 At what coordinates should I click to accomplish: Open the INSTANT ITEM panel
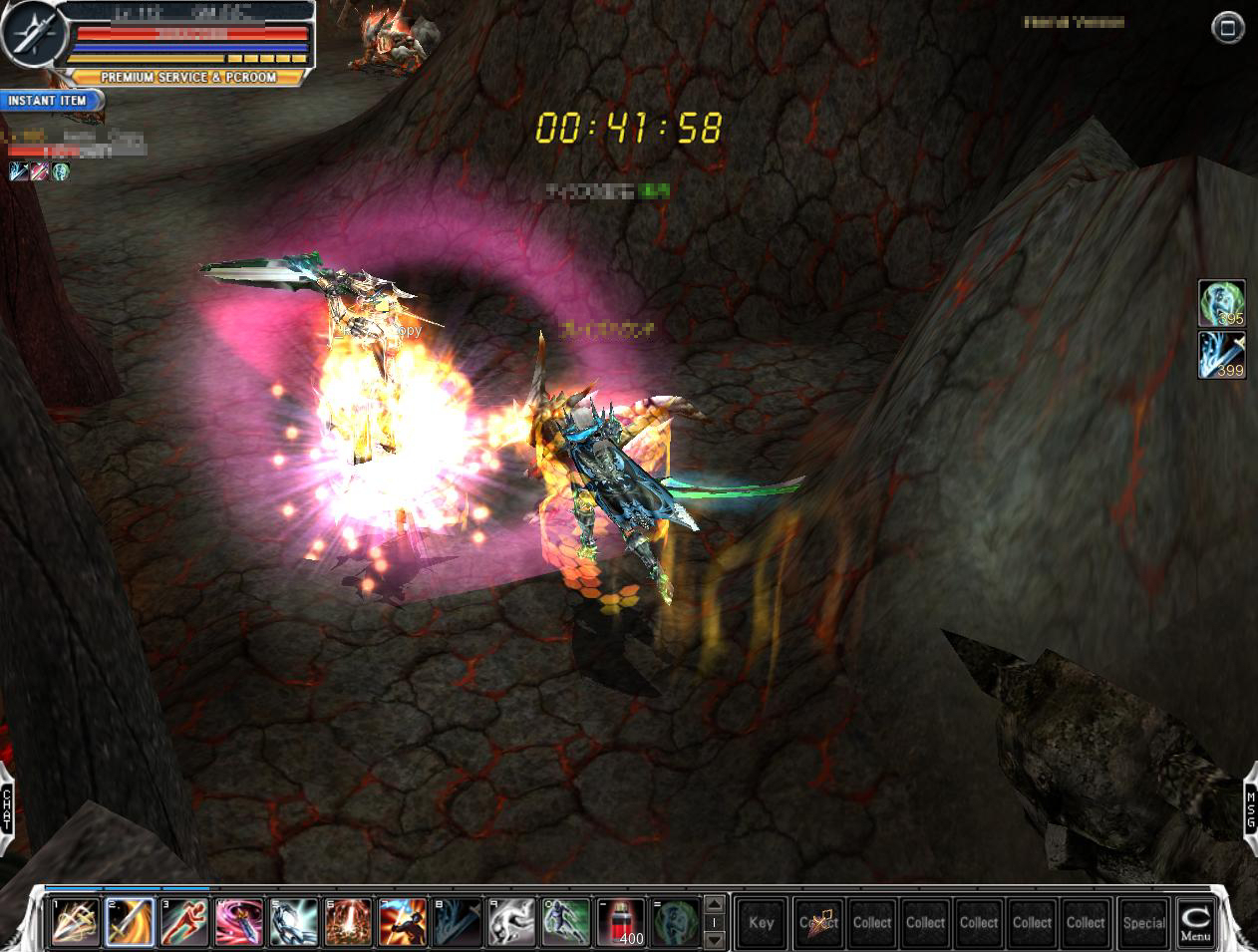click(x=50, y=101)
